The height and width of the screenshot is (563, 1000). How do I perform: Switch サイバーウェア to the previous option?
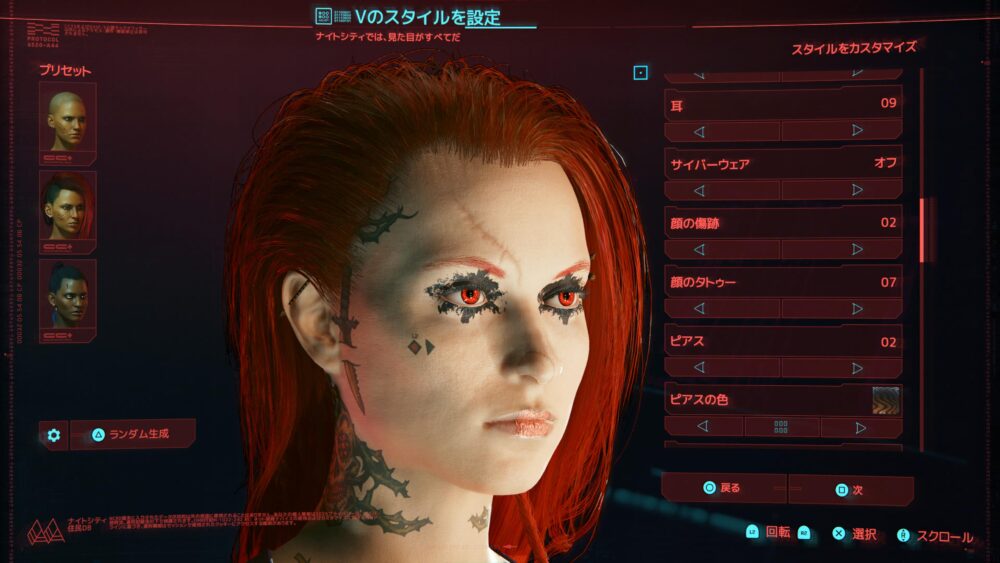[699, 190]
